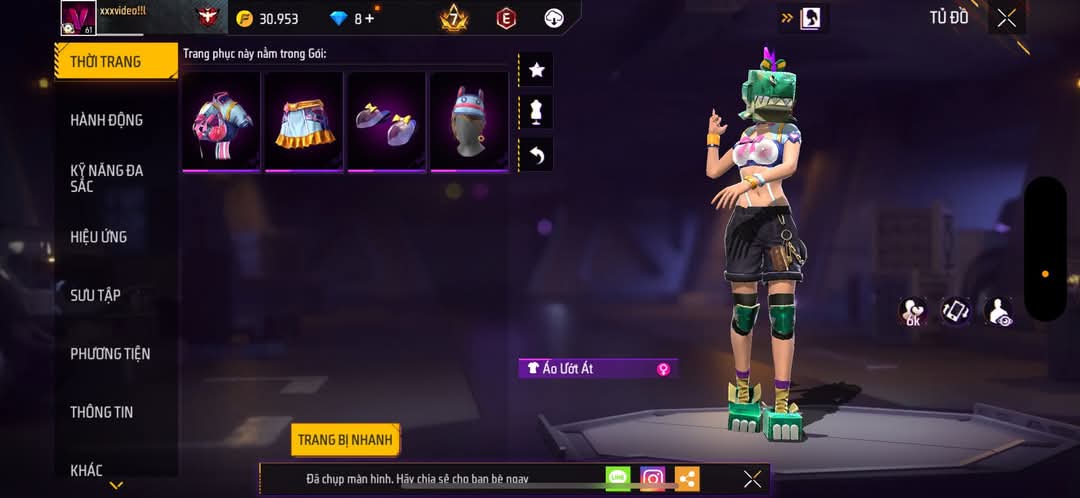The width and height of the screenshot is (1080, 498).
Task: Click the star favorites button
Action: tap(536, 70)
